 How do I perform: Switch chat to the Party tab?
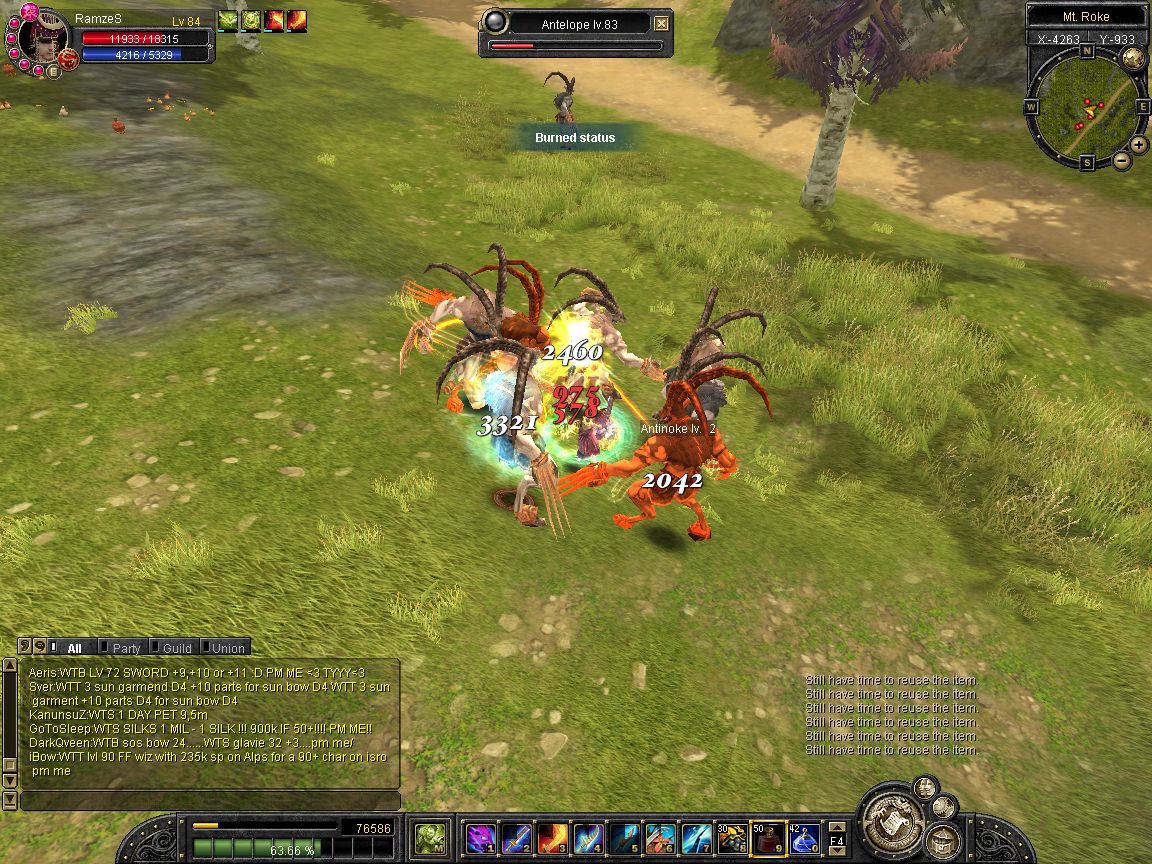pos(126,648)
